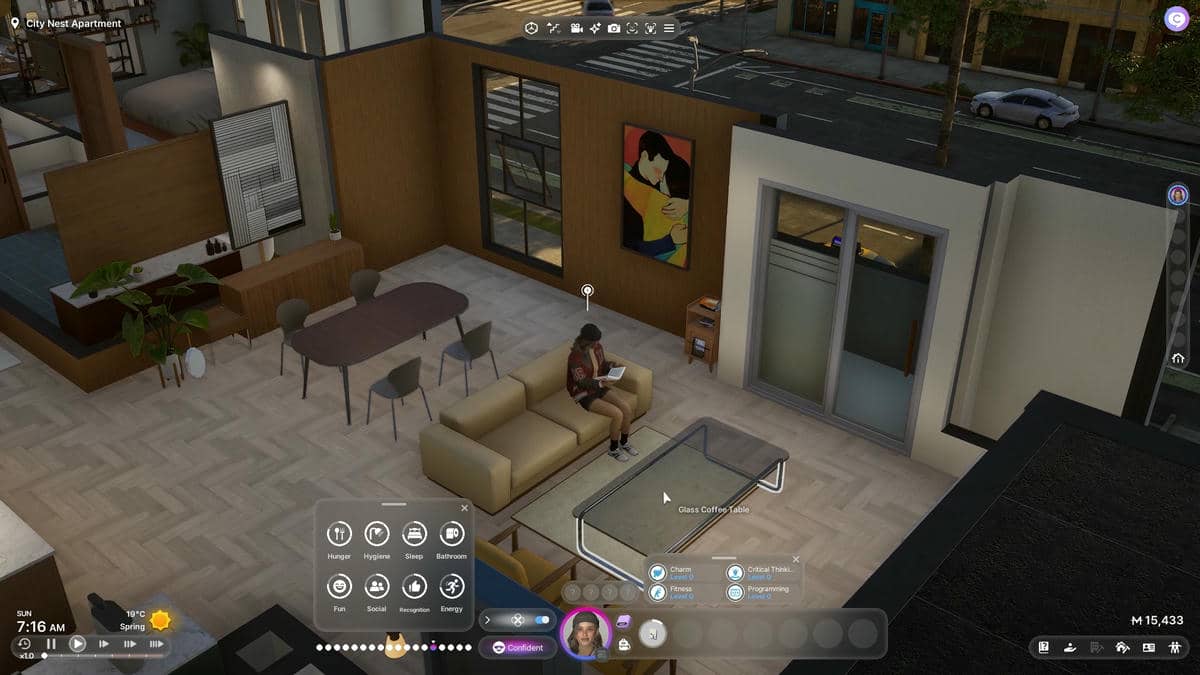Select the Hunger need icon
Viewport: 1200px width, 675px height.
point(339,534)
